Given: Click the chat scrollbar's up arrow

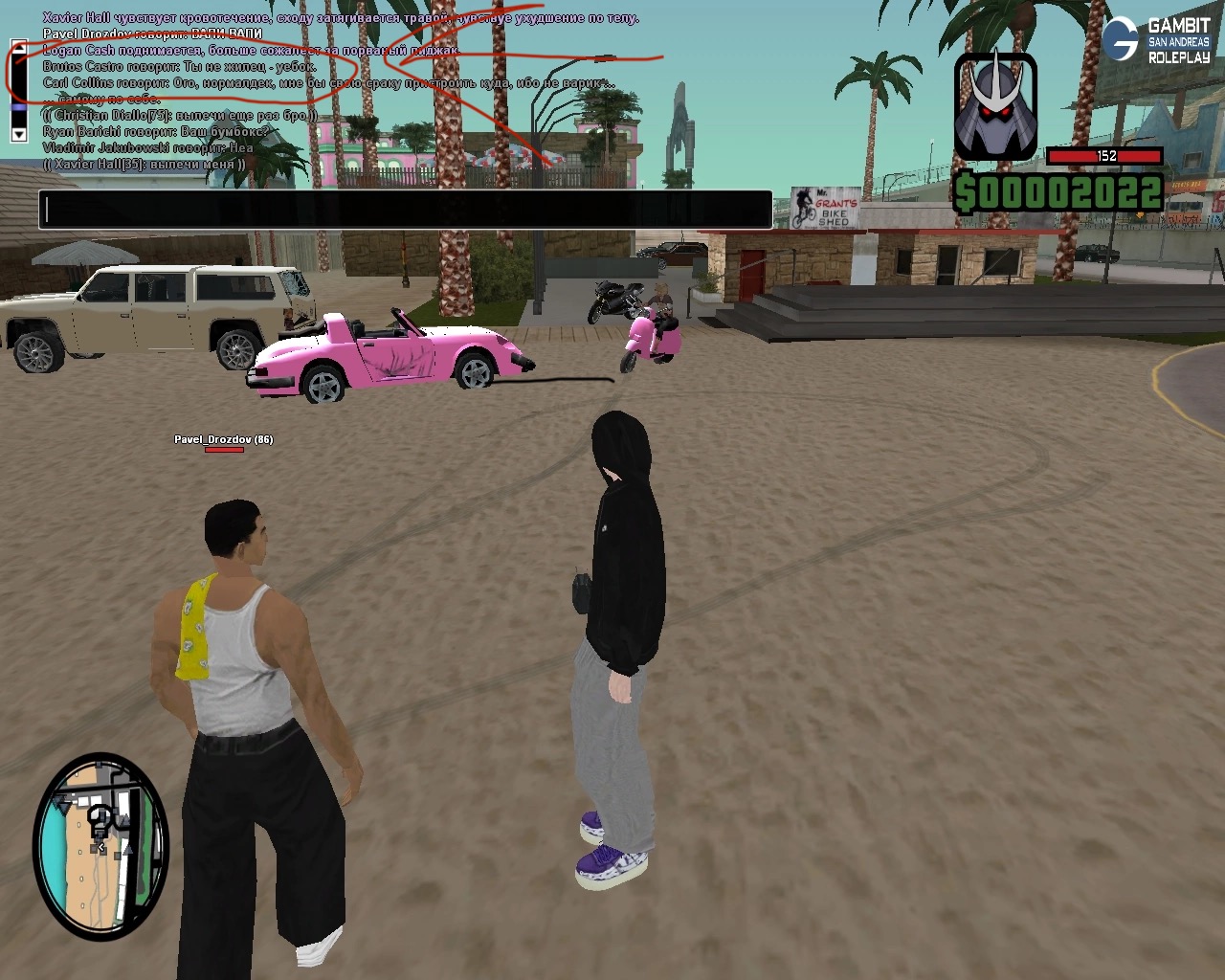Looking at the screenshot, I should coord(18,45).
